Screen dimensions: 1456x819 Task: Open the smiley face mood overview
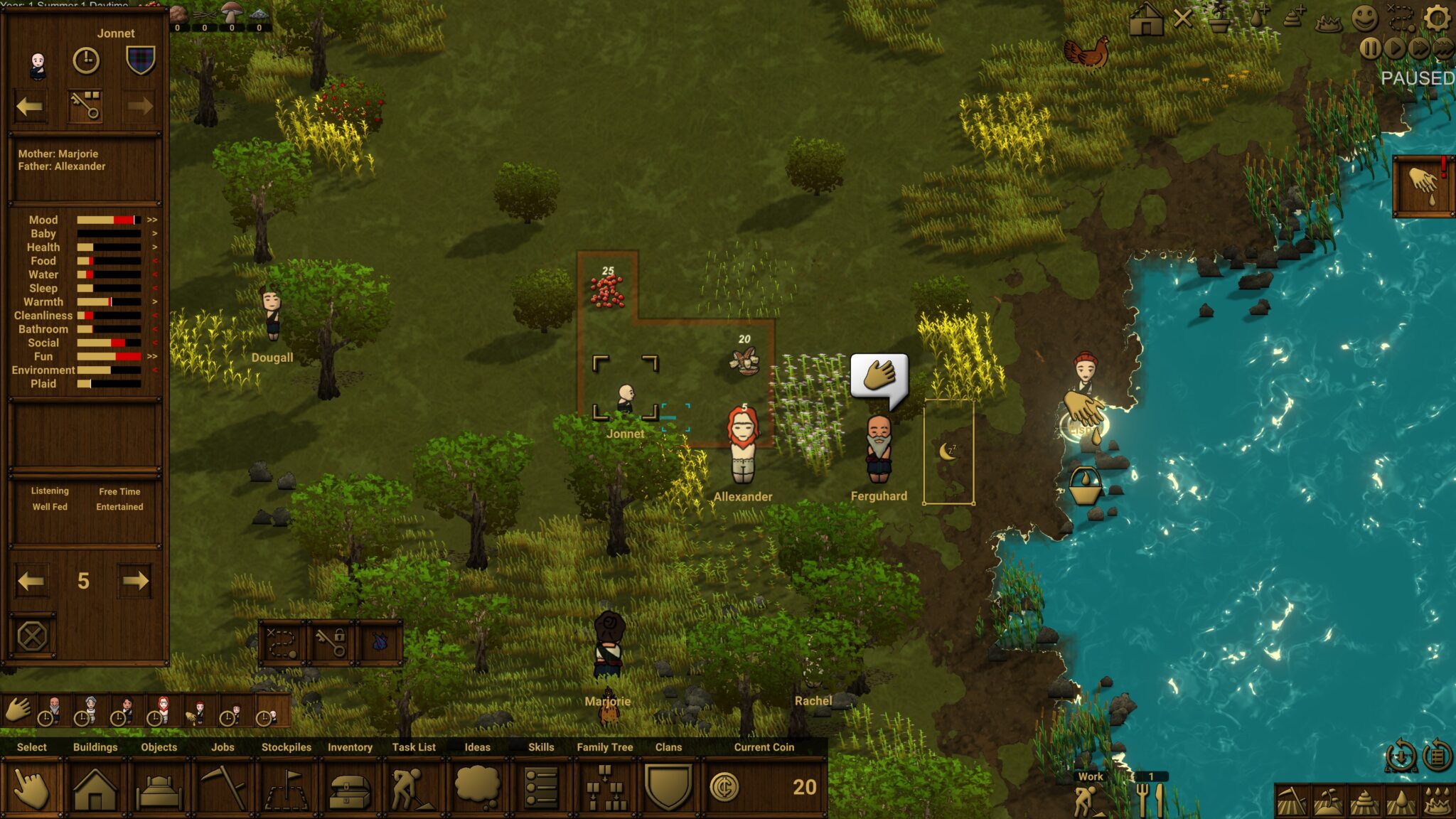pyautogui.click(x=1364, y=18)
